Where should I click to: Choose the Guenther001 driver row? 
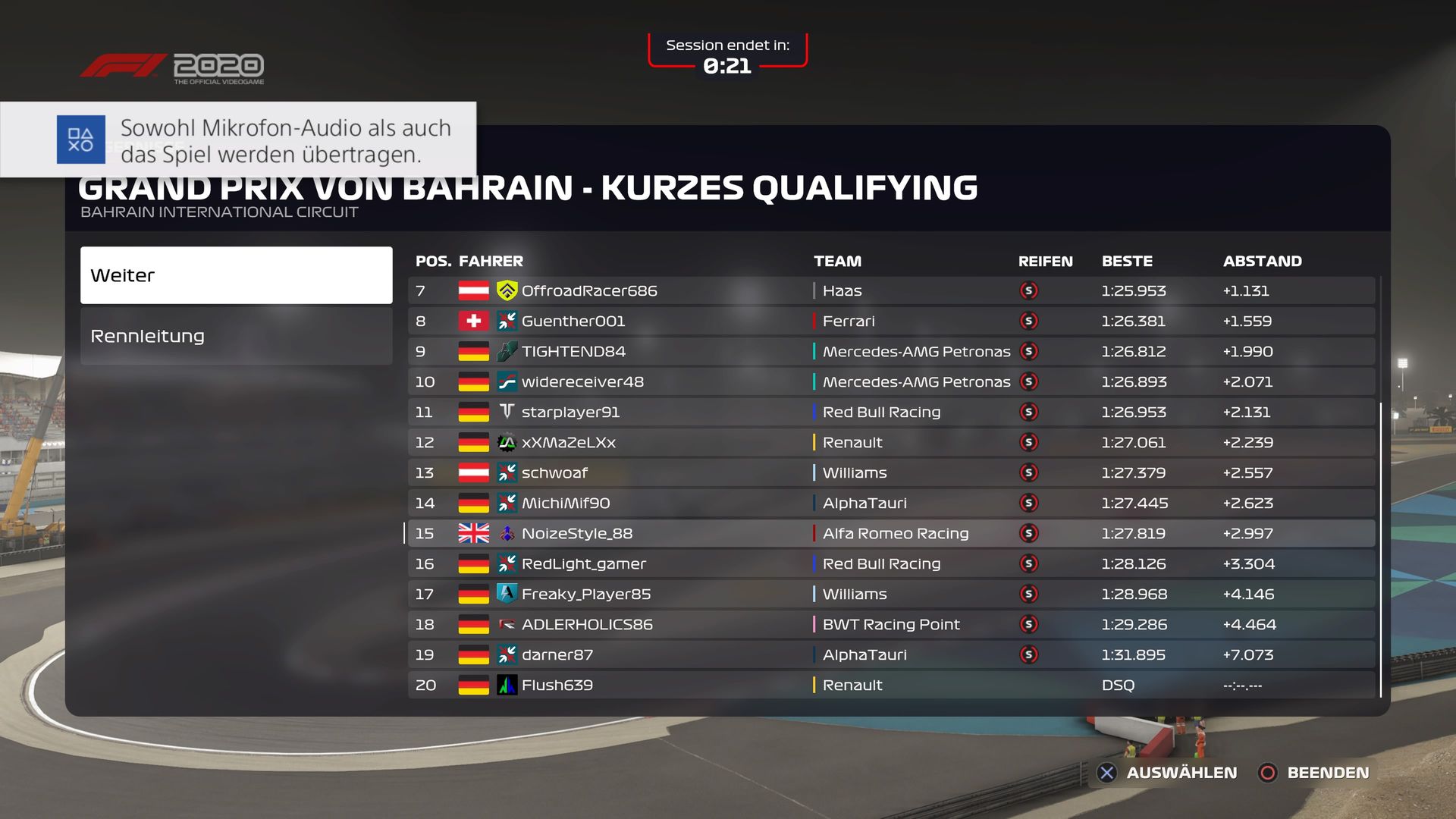pos(891,321)
